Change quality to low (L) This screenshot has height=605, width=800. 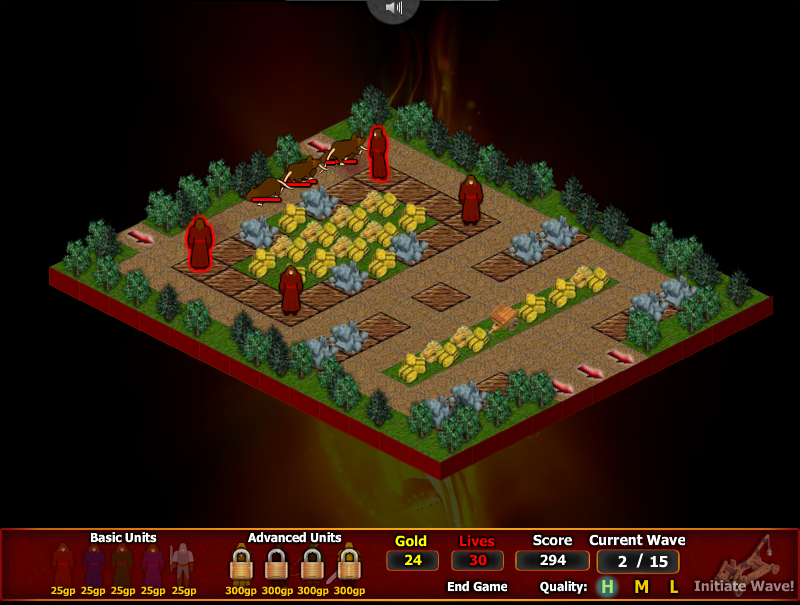pyautogui.click(x=674, y=587)
